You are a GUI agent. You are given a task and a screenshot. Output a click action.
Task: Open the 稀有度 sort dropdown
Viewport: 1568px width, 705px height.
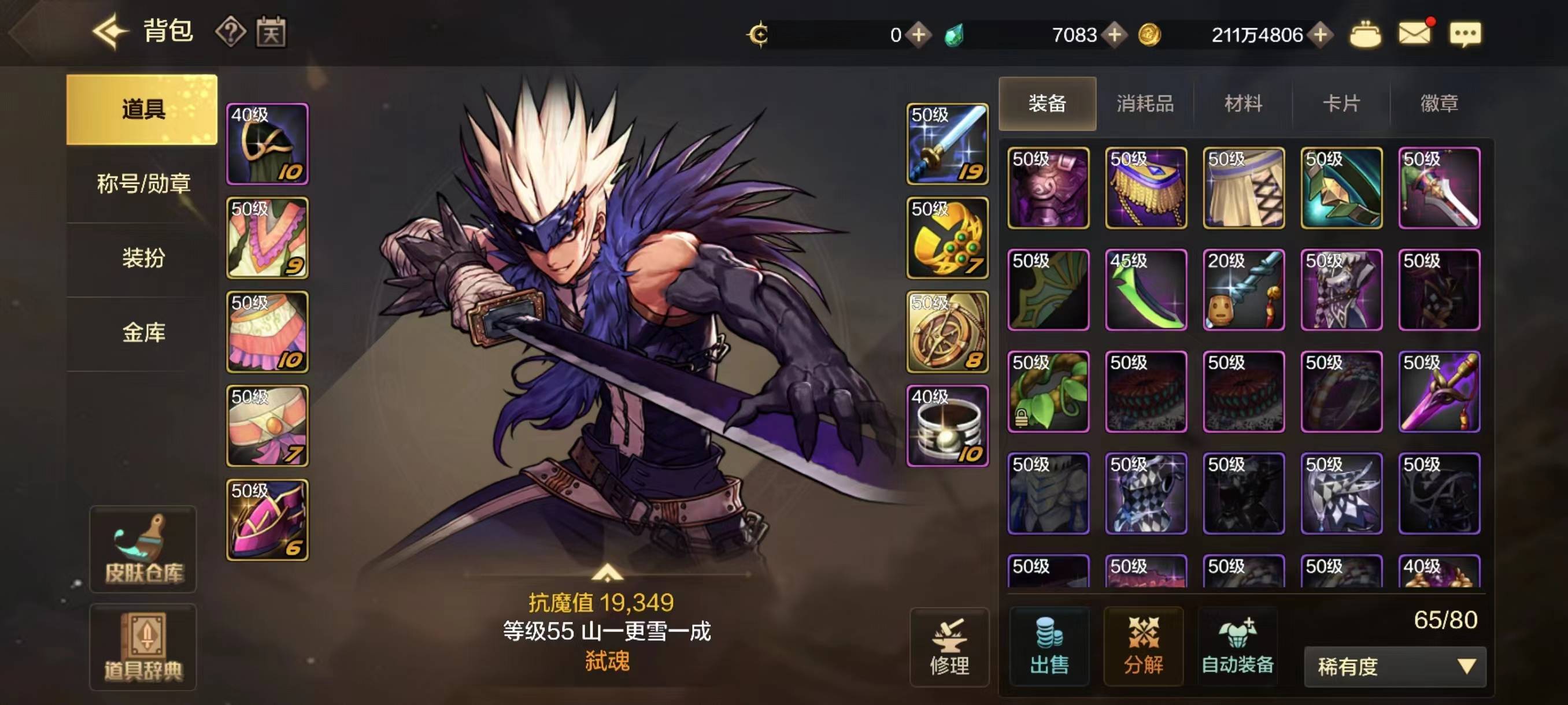pyautogui.click(x=1395, y=667)
